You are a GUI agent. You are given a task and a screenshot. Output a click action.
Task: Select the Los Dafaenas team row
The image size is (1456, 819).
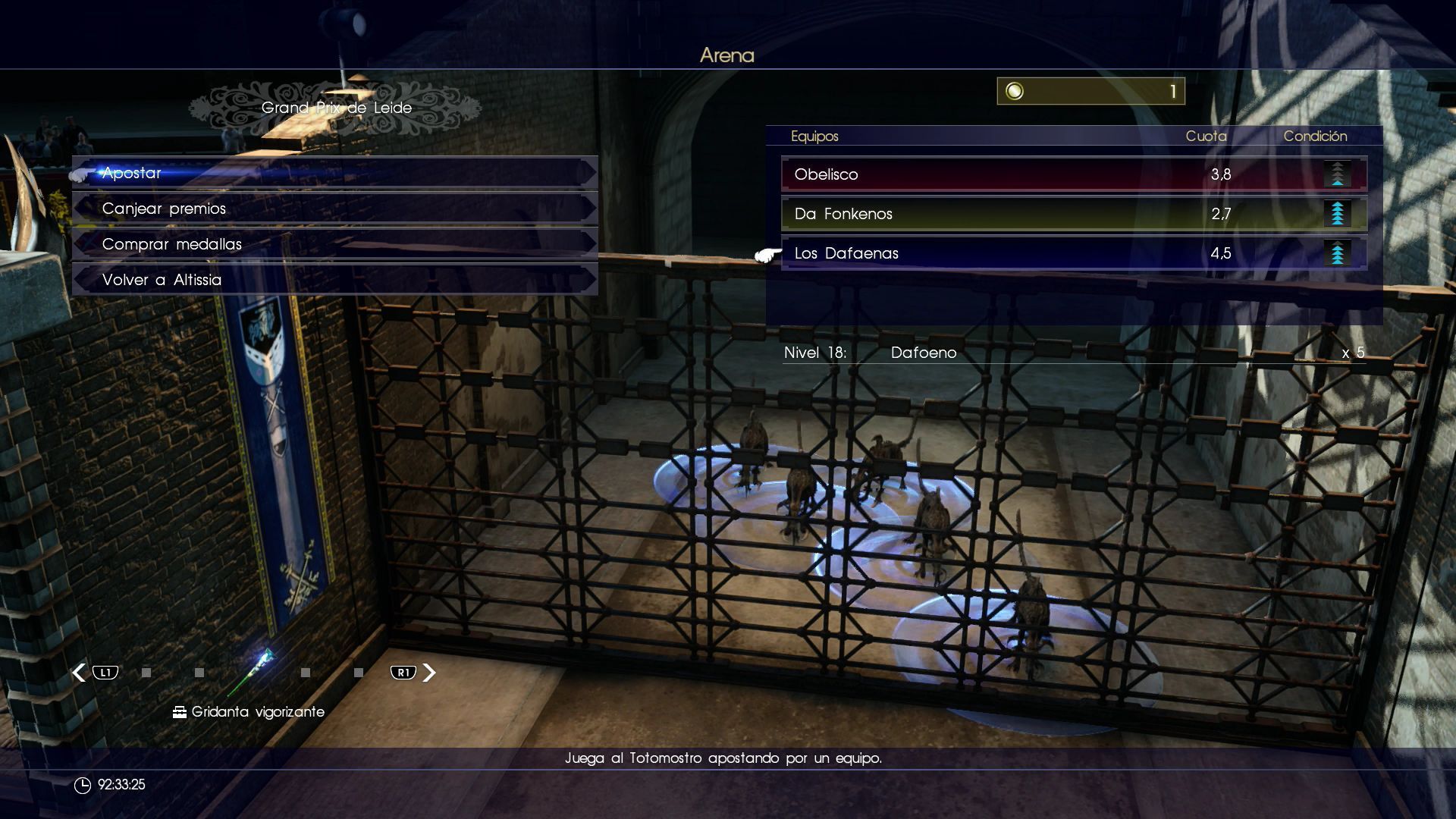click(1073, 253)
